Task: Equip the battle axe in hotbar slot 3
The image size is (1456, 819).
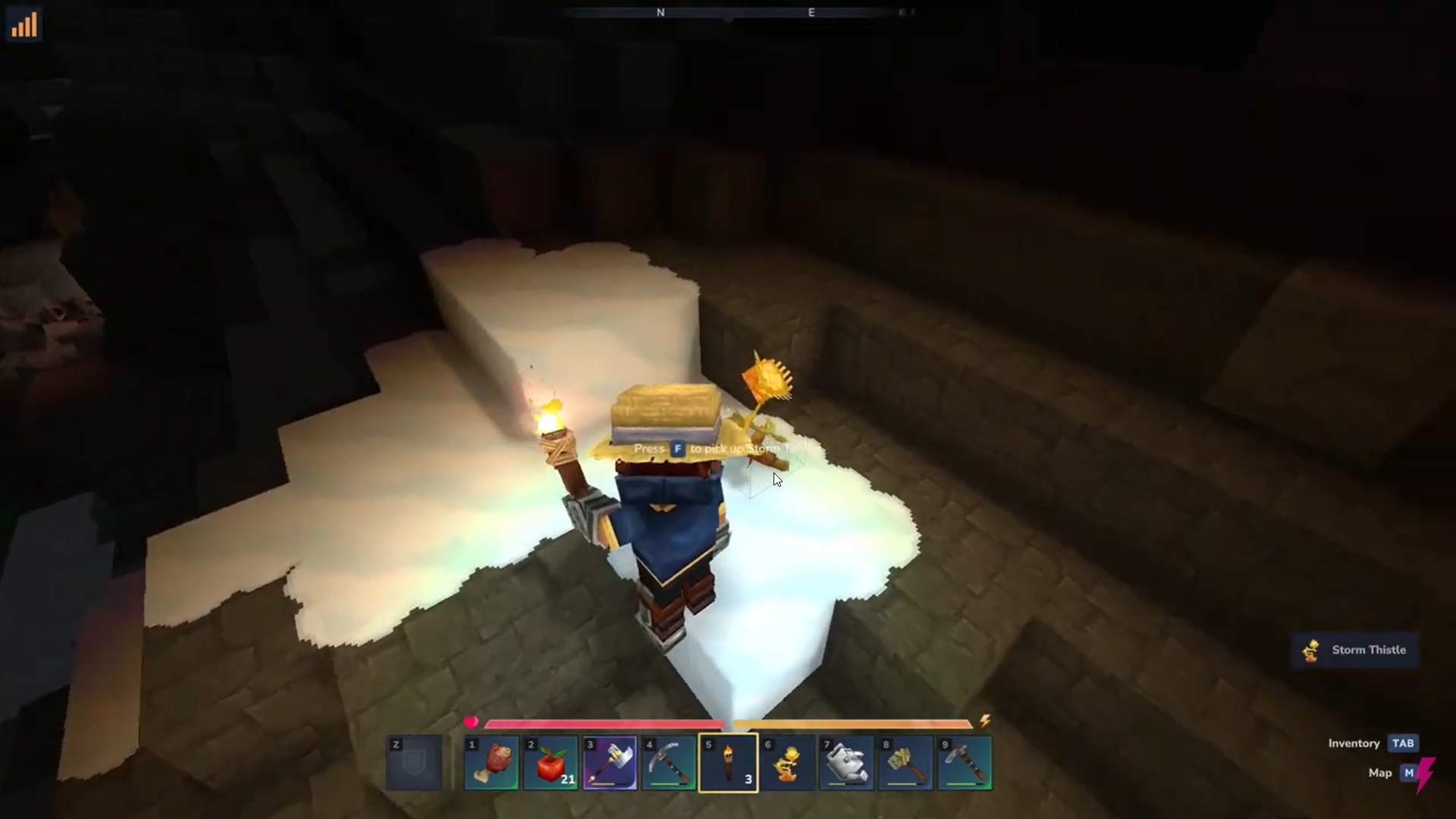Action: click(x=609, y=763)
